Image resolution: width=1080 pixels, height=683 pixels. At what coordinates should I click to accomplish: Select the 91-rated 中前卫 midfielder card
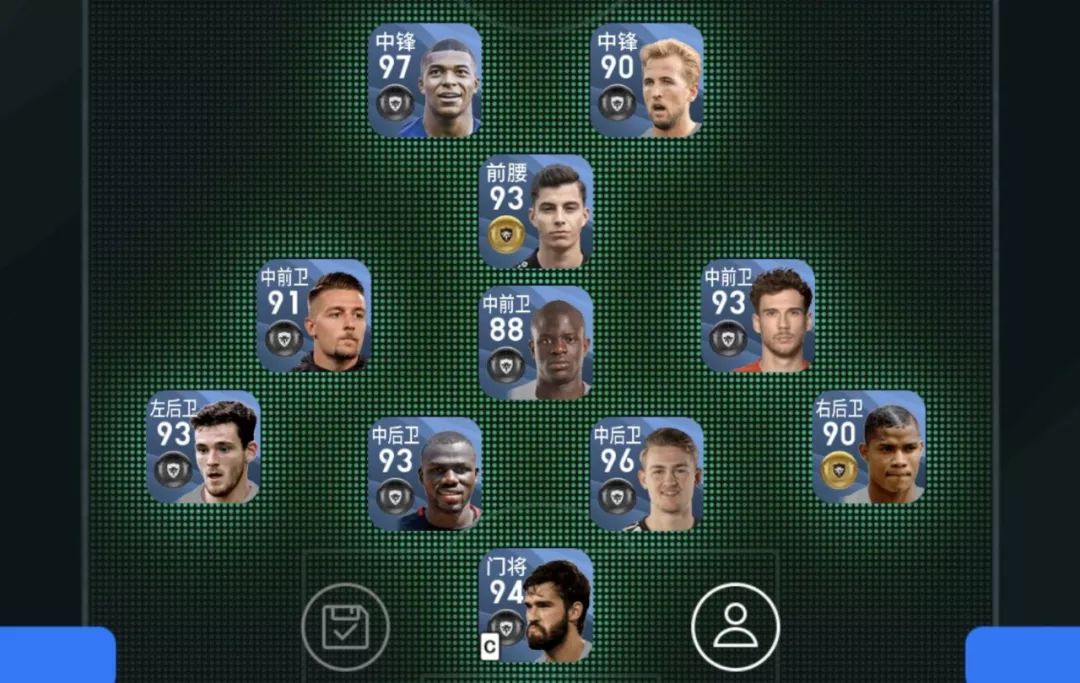tap(314, 317)
